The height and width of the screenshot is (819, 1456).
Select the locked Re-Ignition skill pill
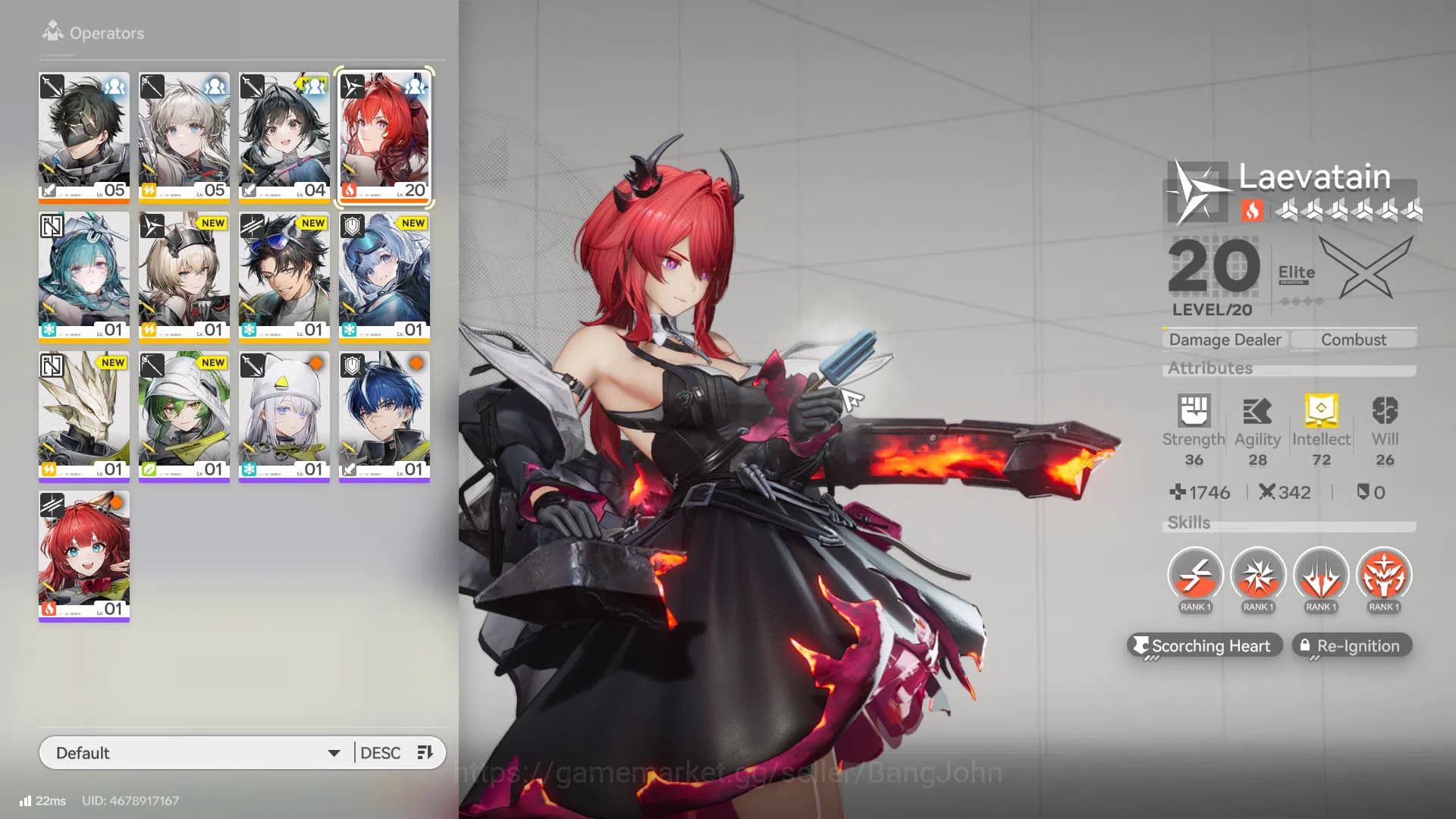point(1351,645)
